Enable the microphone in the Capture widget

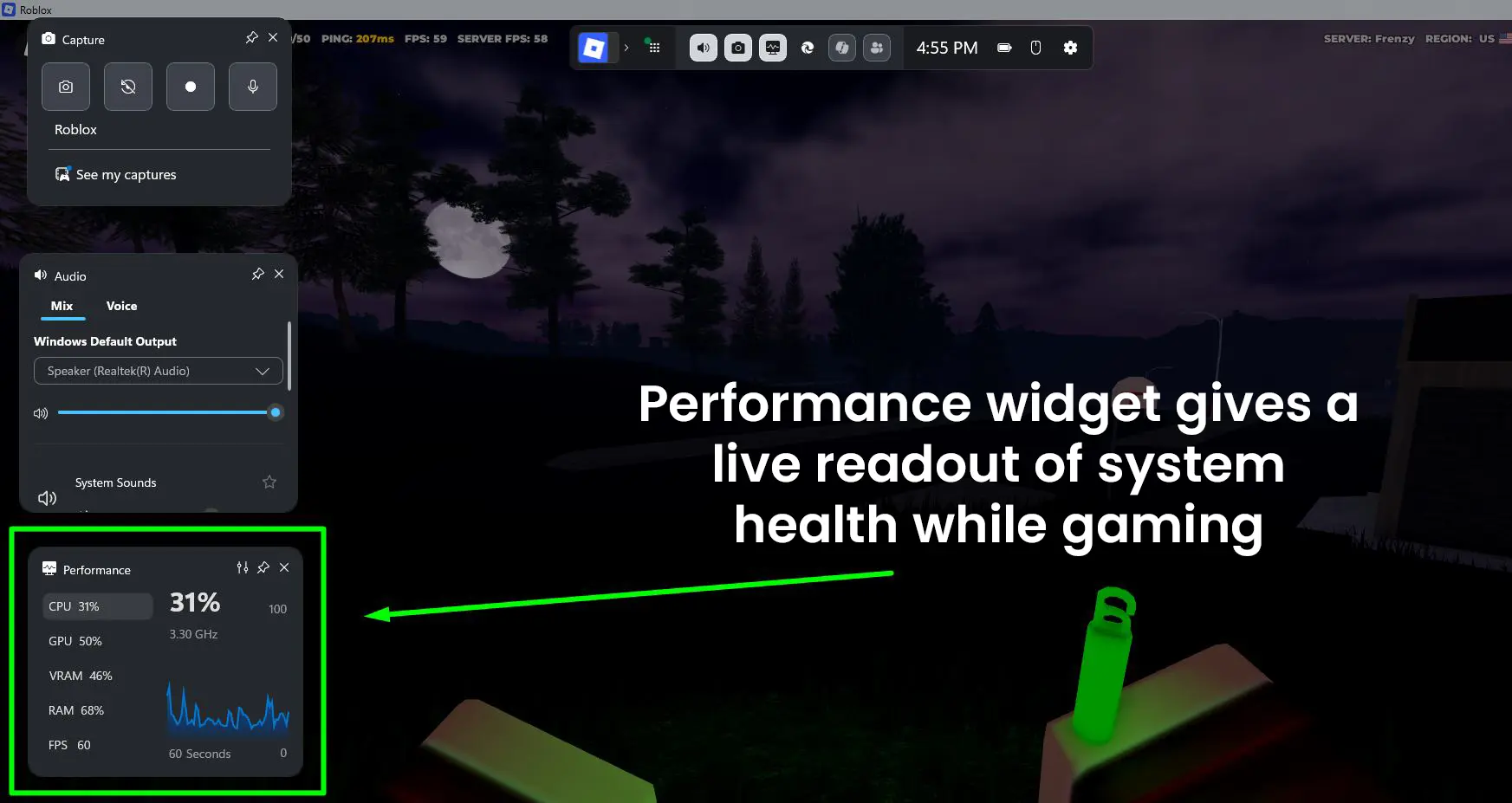[252, 87]
